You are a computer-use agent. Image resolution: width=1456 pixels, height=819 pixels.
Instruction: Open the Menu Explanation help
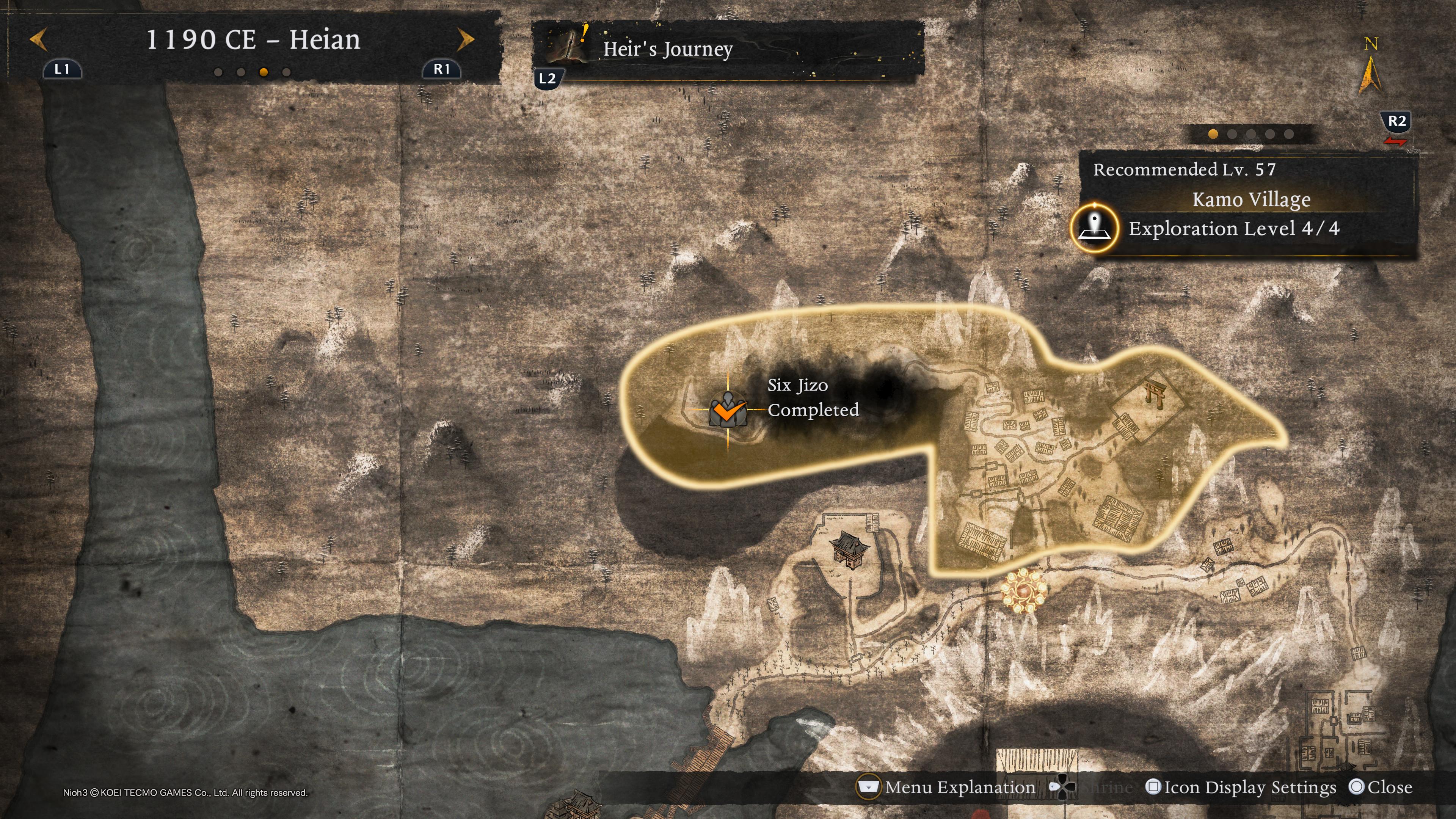[x=947, y=787]
